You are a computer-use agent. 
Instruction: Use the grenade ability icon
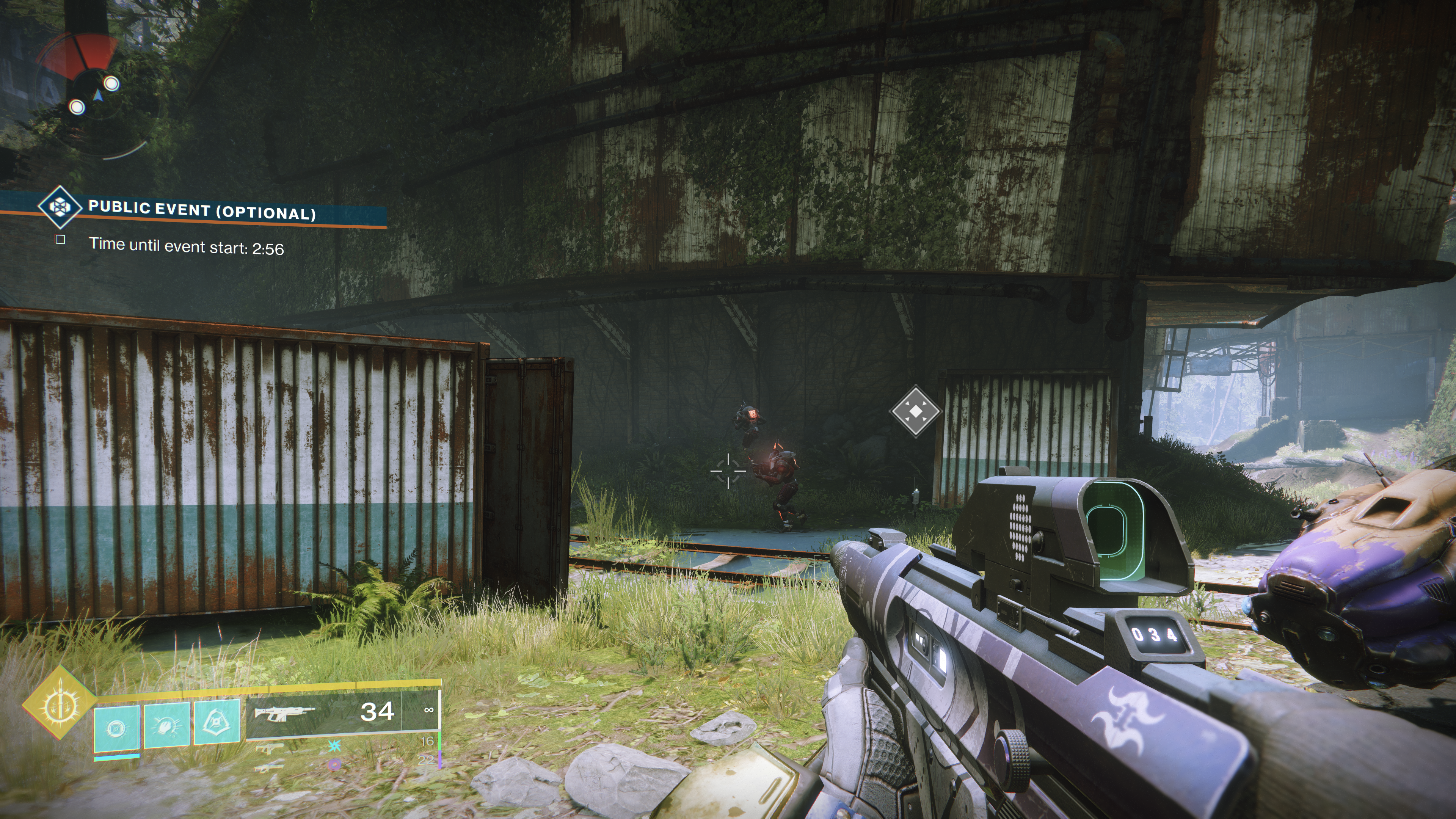(116, 728)
